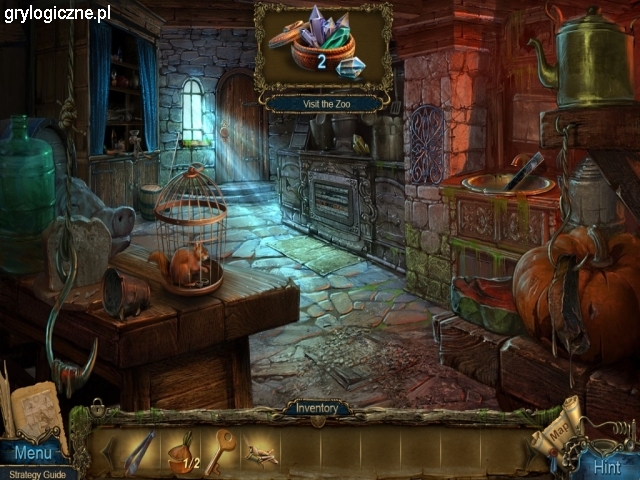Select the 1/2 bucket inventory item
Screen dimensions: 640x480
182,452
